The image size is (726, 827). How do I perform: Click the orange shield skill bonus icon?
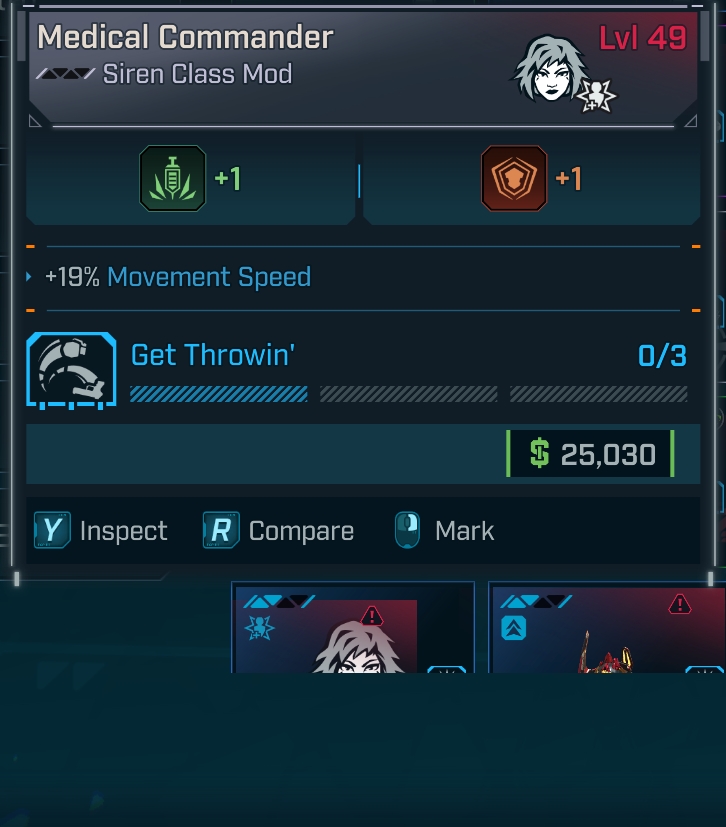[514, 179]
